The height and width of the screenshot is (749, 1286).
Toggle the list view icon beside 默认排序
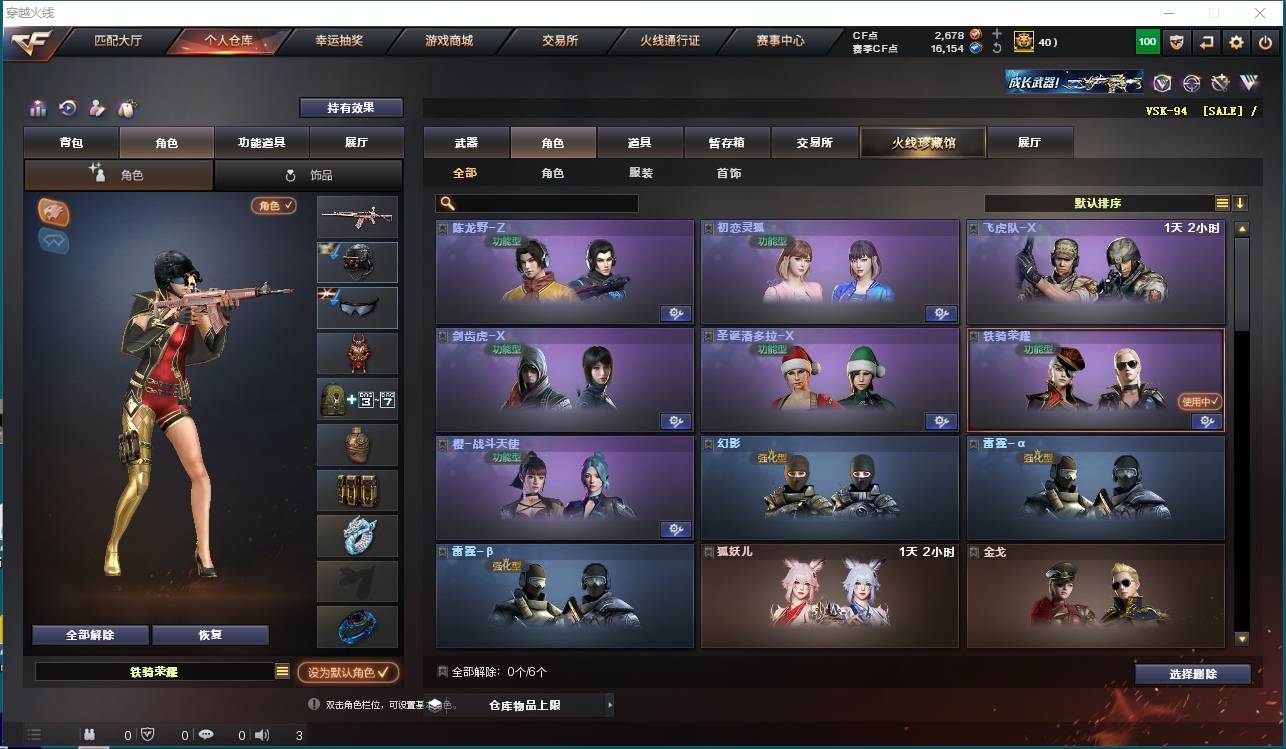[x=1222, y=203]
